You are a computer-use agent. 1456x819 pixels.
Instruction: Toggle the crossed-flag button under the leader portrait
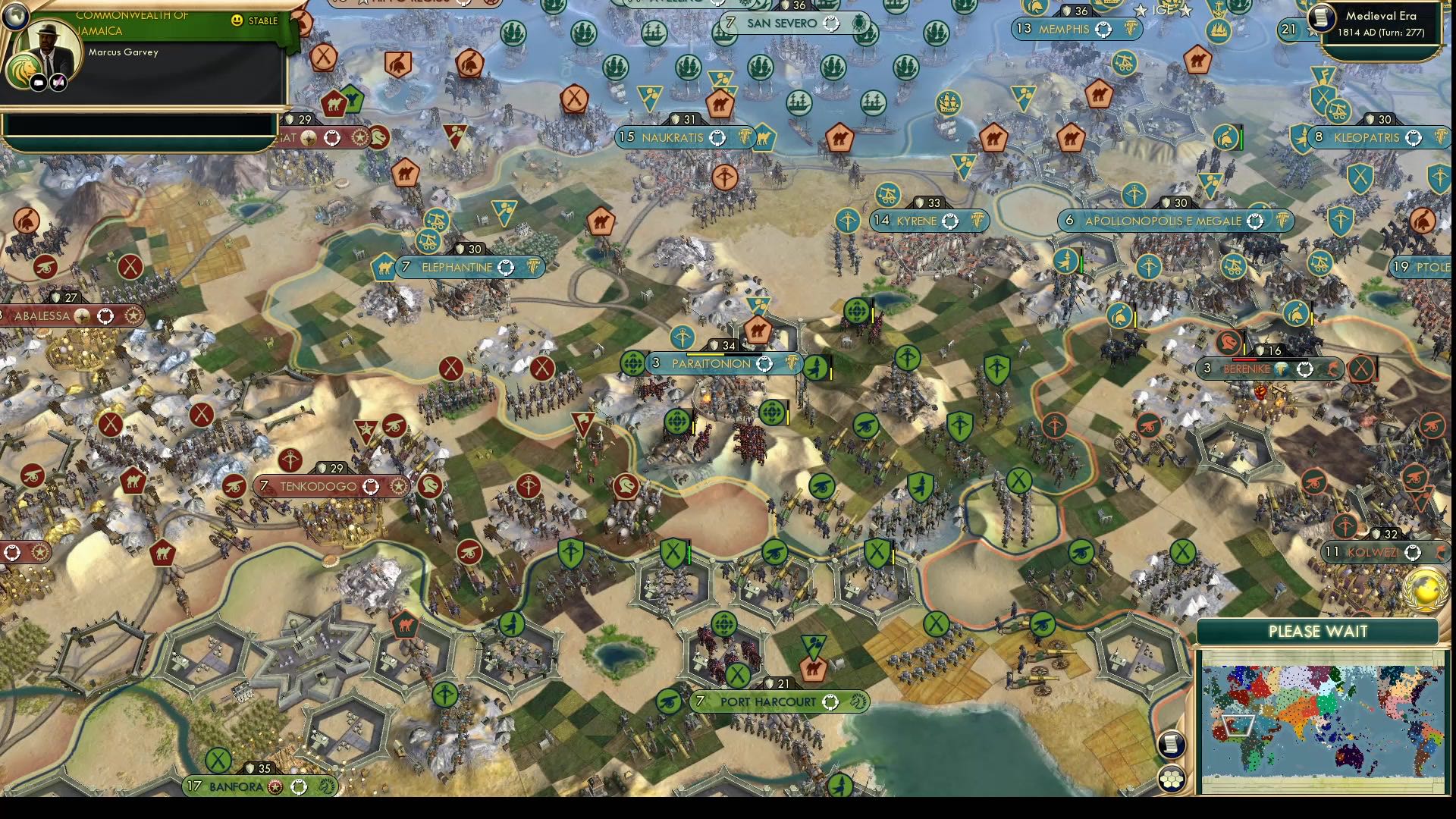click(58, 82)
